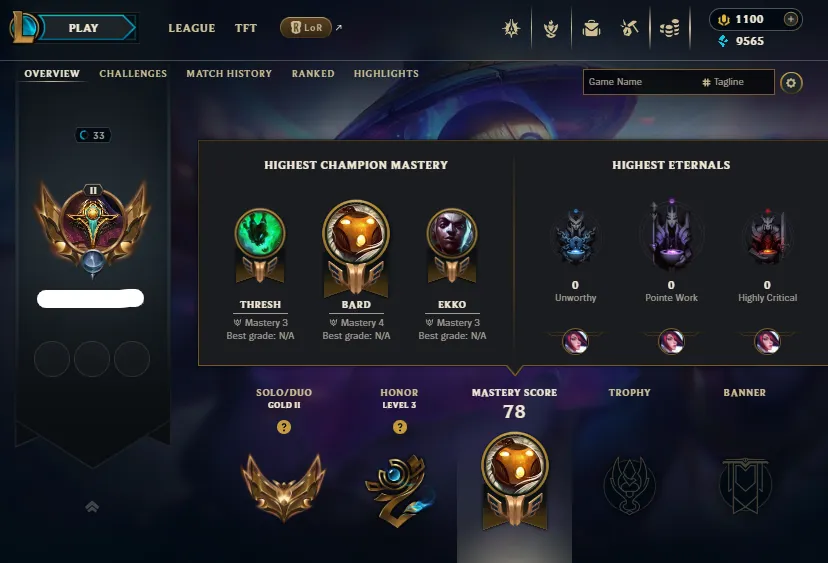This screenshot has height=563, width=828.
Task: Open the gear settings beside Tagline
Action: click(x=791, y=82)
